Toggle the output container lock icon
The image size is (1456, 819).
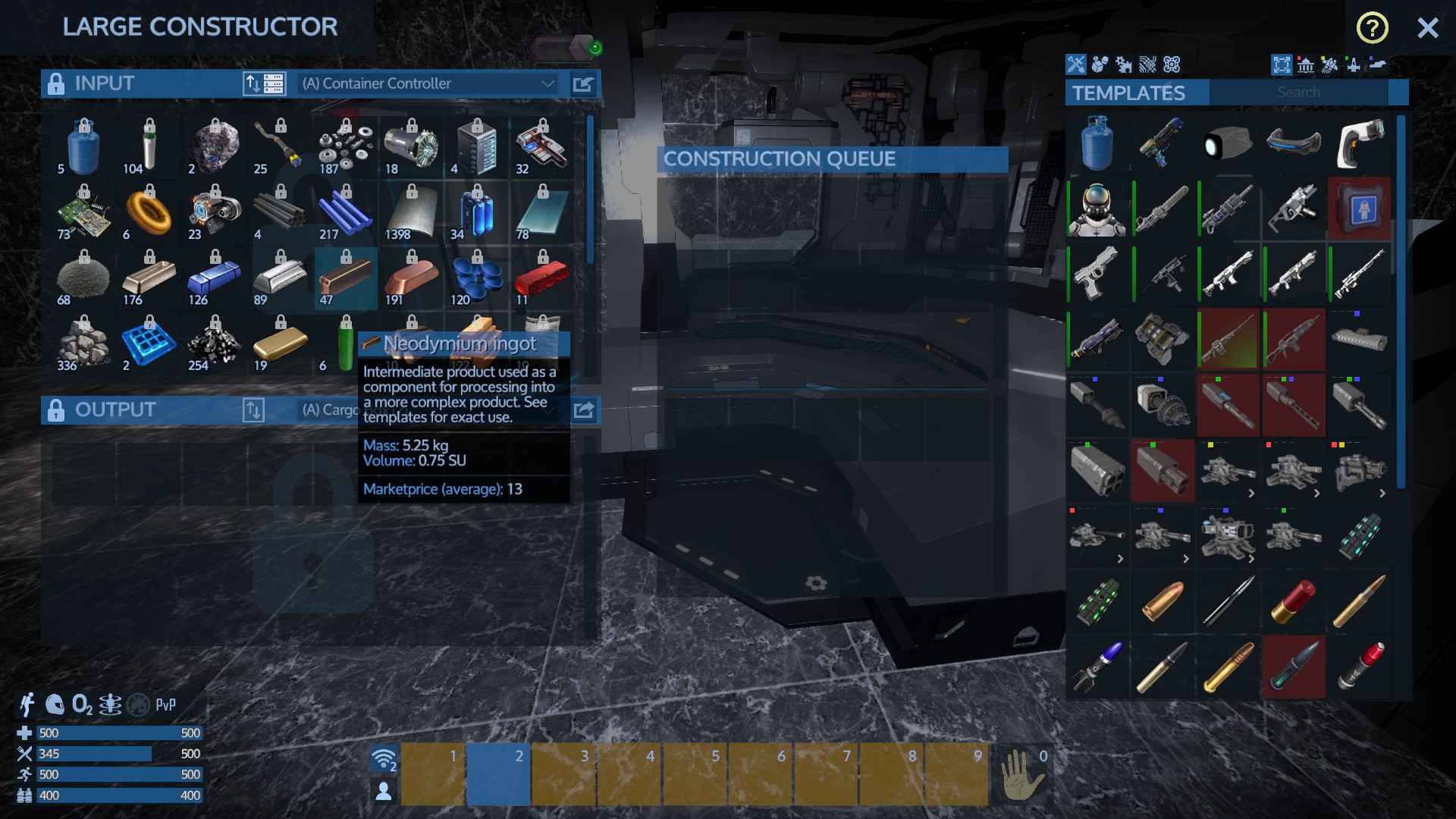click(56, 410)
